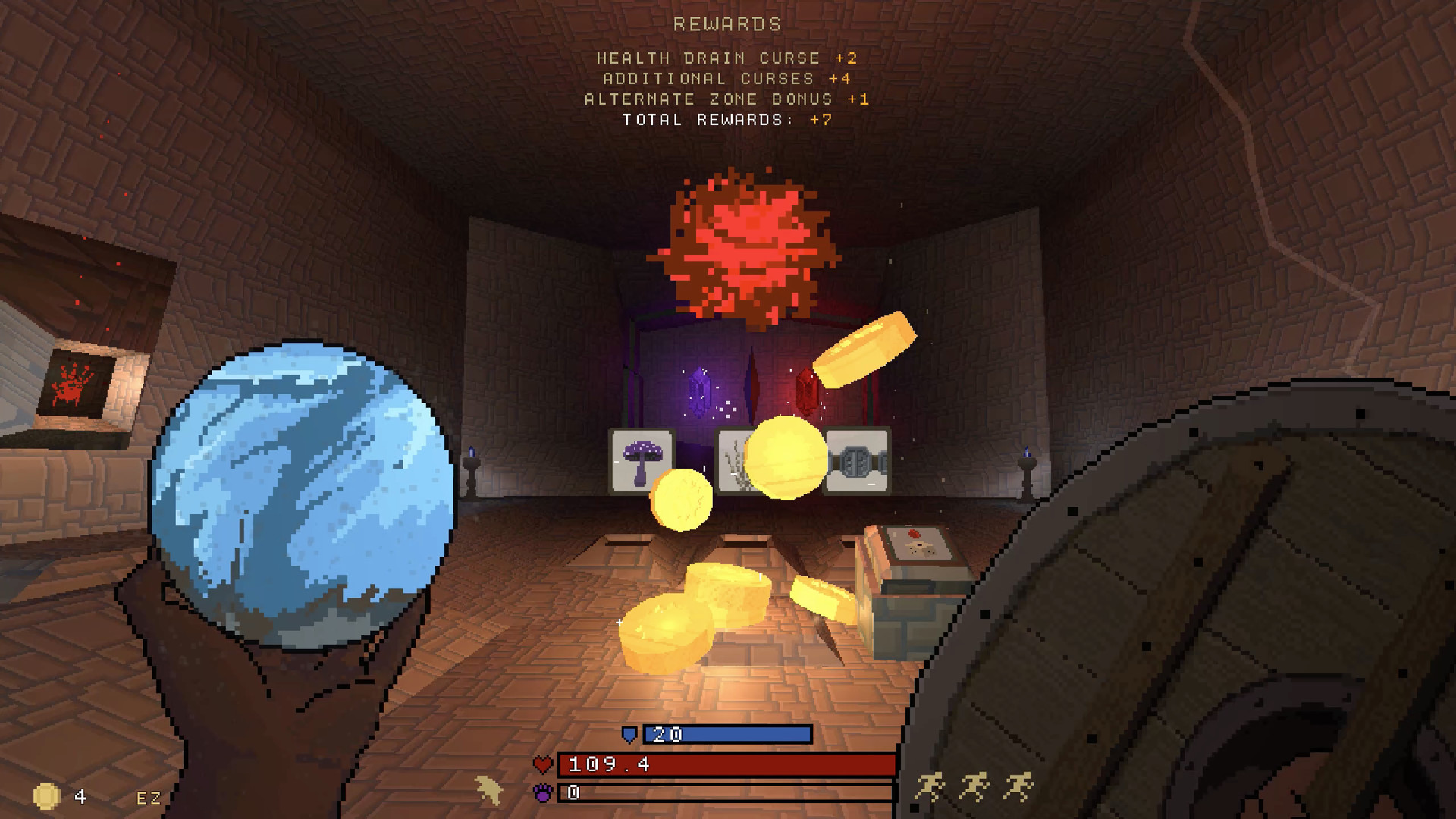Viewport: 1456px width, 819px height.
Task: Select the metal belt reward card
Action: [x=858, y=459]
